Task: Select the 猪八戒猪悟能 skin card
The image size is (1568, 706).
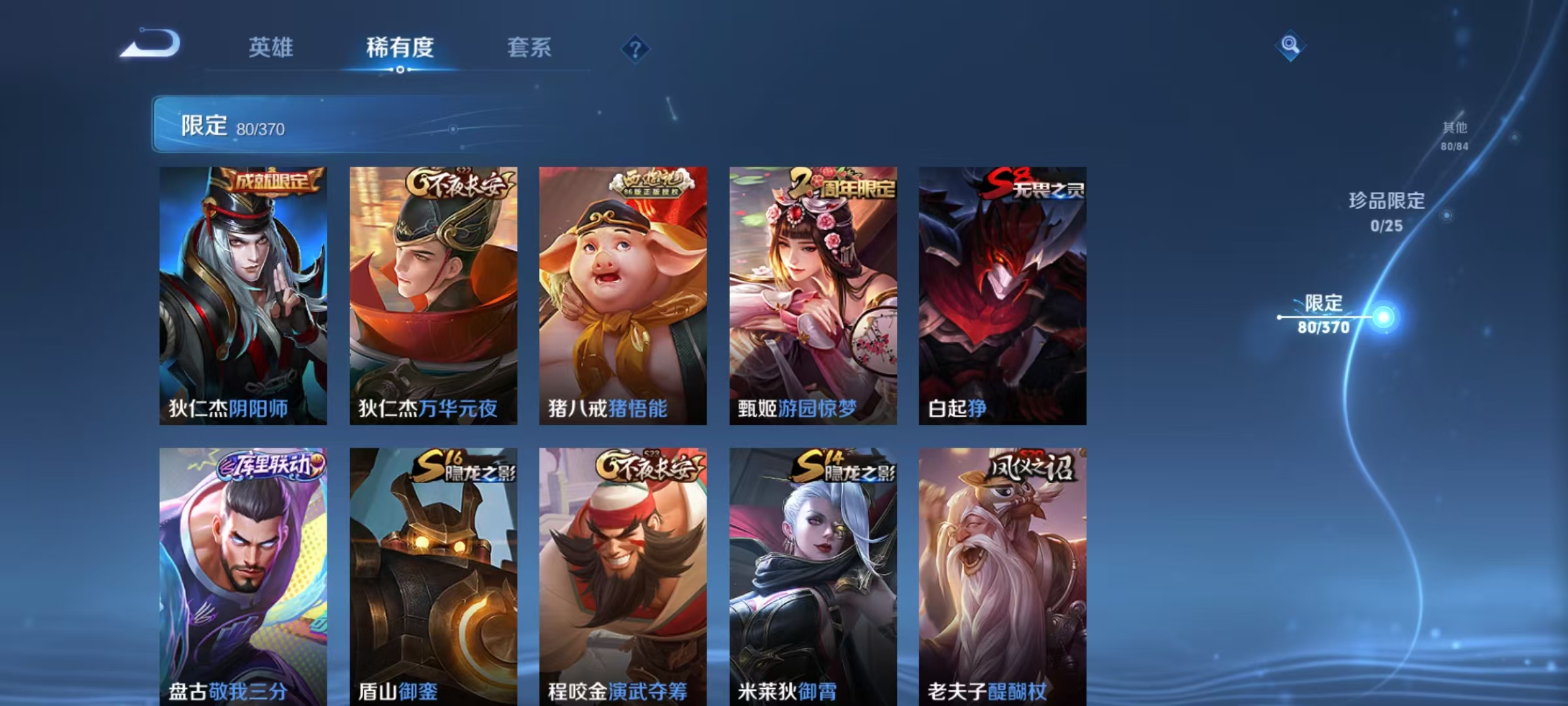Action: pyautogui.click(x=624, y=294)
